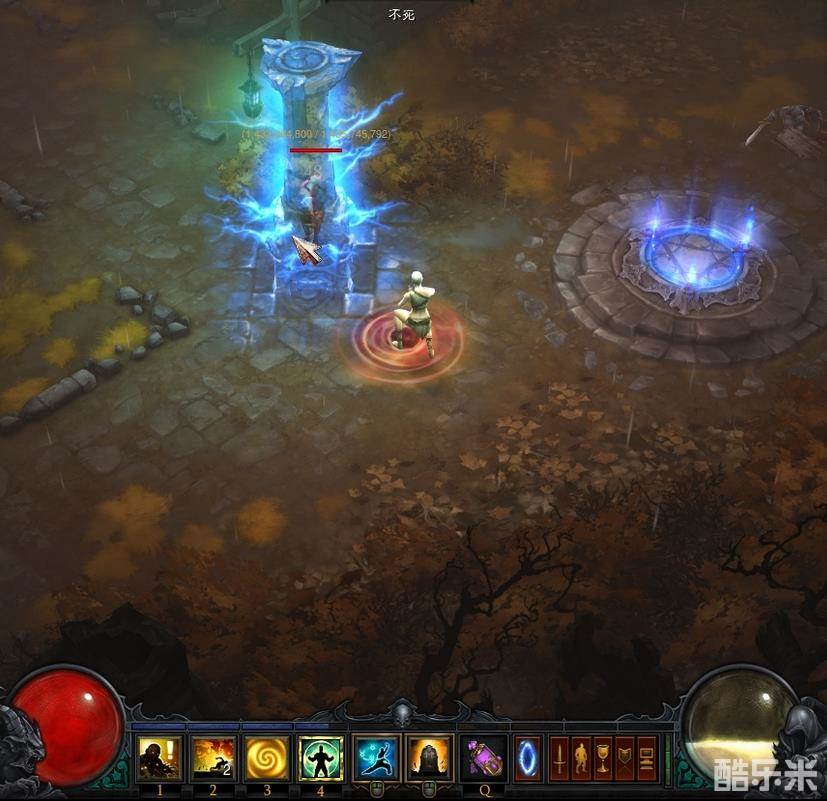Screen dimensions: 827x801
Task: Activate the green glowing figure skill
Action: [321, 757]
